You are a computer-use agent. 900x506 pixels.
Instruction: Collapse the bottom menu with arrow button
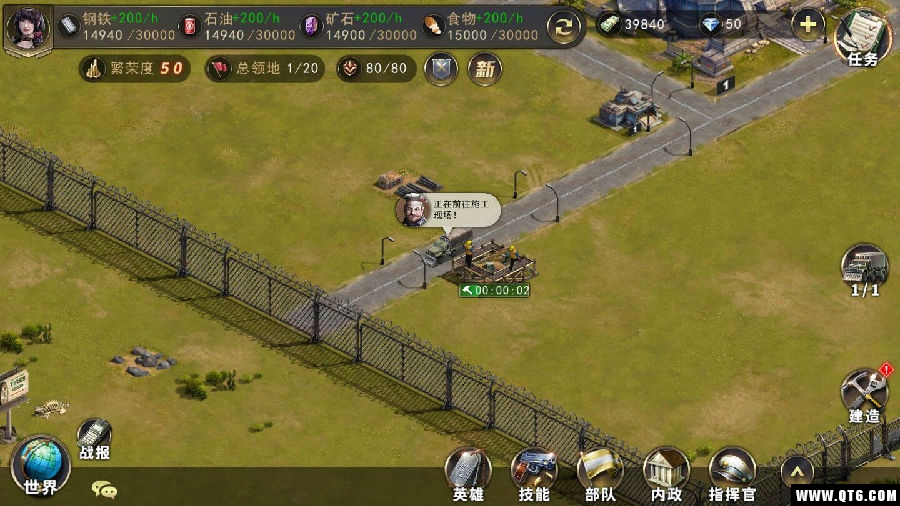point(796,470)
